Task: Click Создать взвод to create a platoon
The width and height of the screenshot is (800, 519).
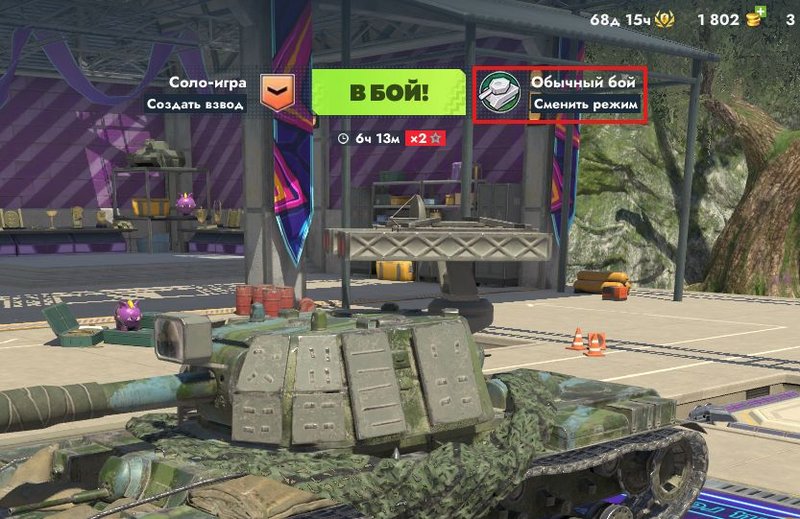Action: [x=195, y=104]
